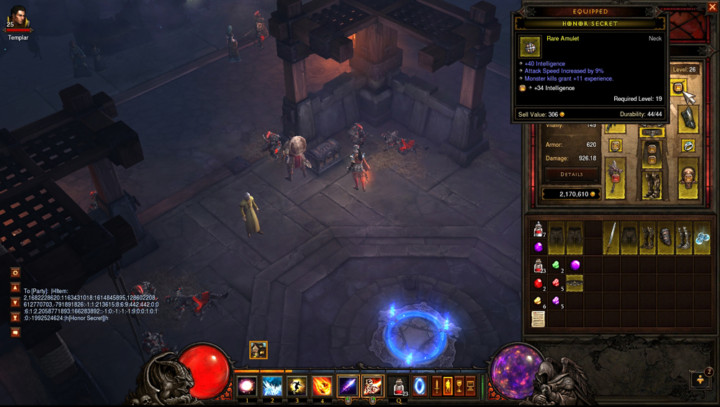The width and height of the screenshot is (720, 407).
Task: Use the health potion in the hotbar
Action: pyautogui.click(x=398, y=386)
